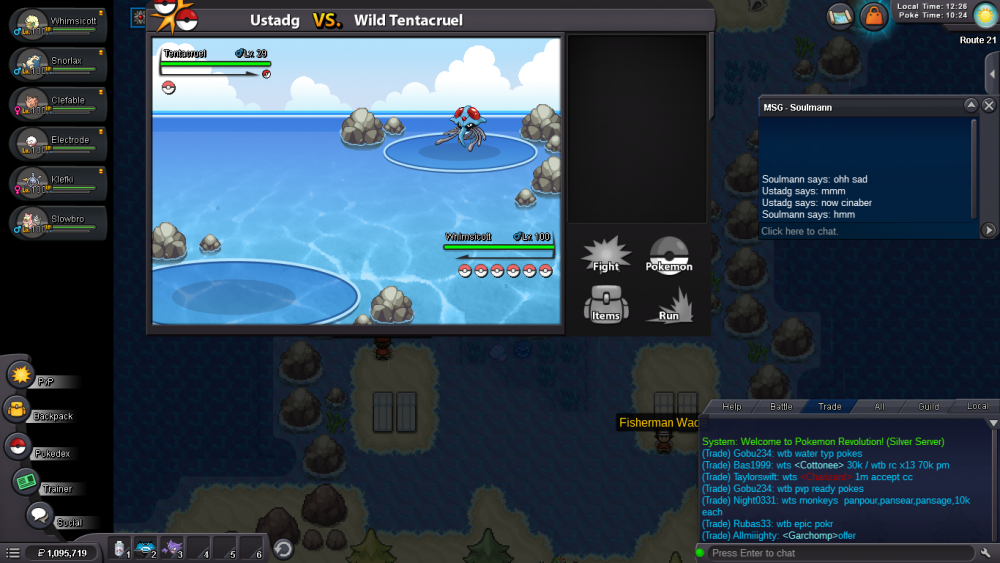Select Snorlax in the party list
This screenshot has width=1000, height=563.
[58, 63]
